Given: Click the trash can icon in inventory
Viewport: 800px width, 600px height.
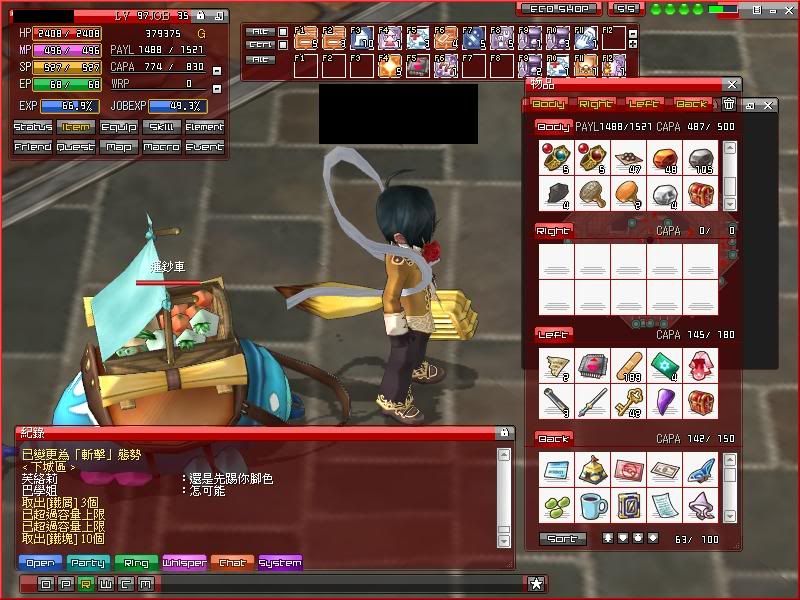Looking at the screenshot, I should coord(729,103).
